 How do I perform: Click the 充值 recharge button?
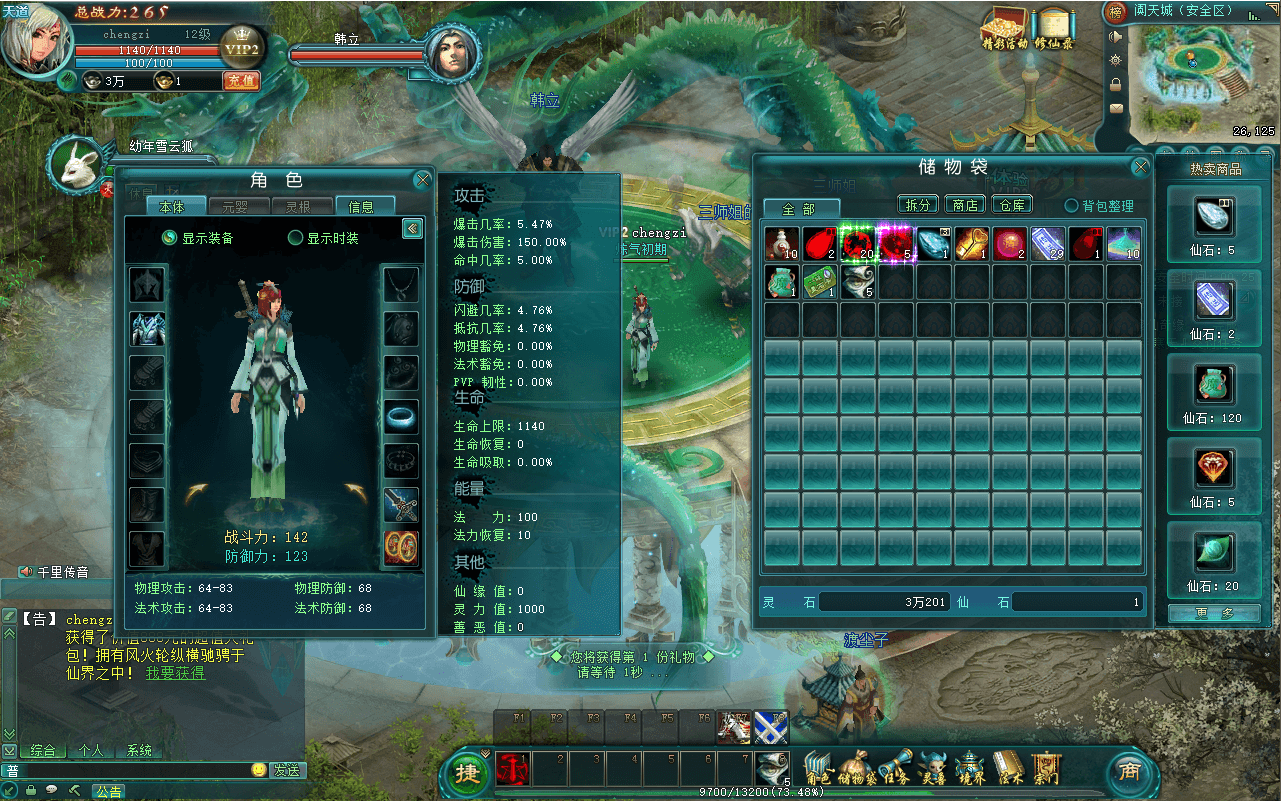click(x=241, y=81)
